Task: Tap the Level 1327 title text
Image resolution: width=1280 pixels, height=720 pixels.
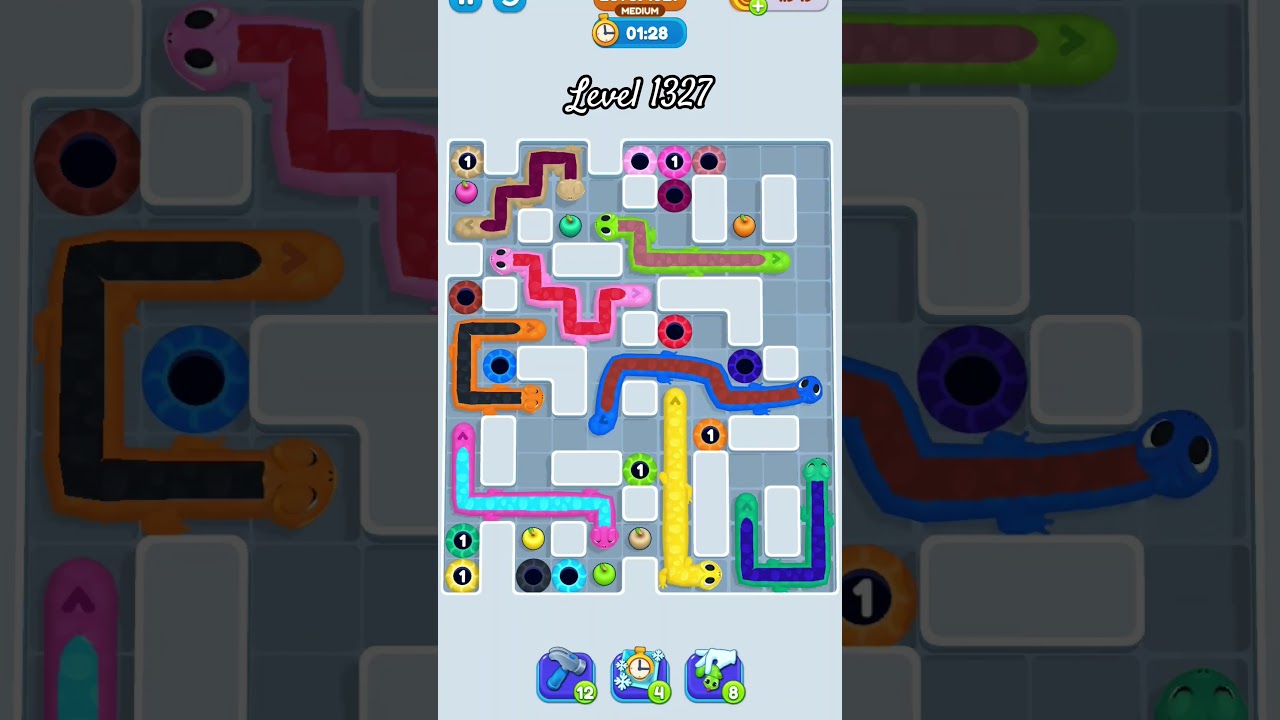Action: [638, 95]
